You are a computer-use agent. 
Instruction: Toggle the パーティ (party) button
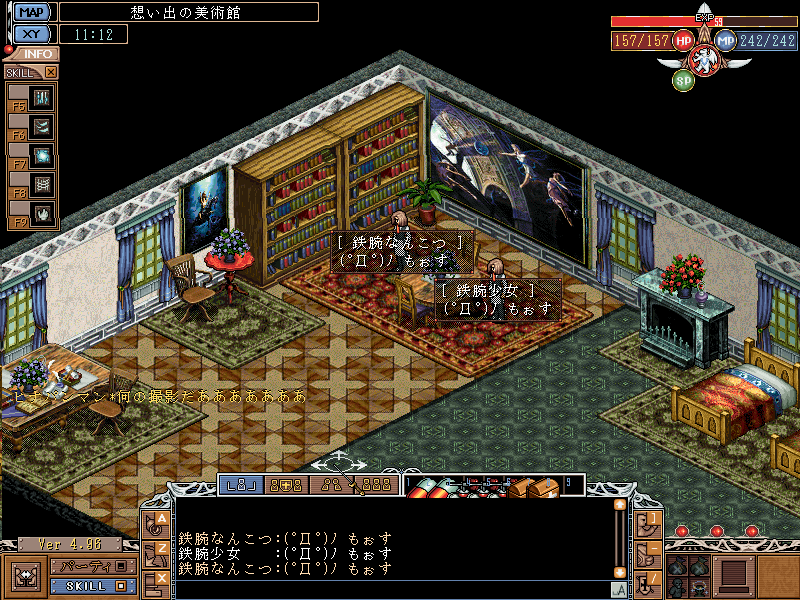coord(91,567)
